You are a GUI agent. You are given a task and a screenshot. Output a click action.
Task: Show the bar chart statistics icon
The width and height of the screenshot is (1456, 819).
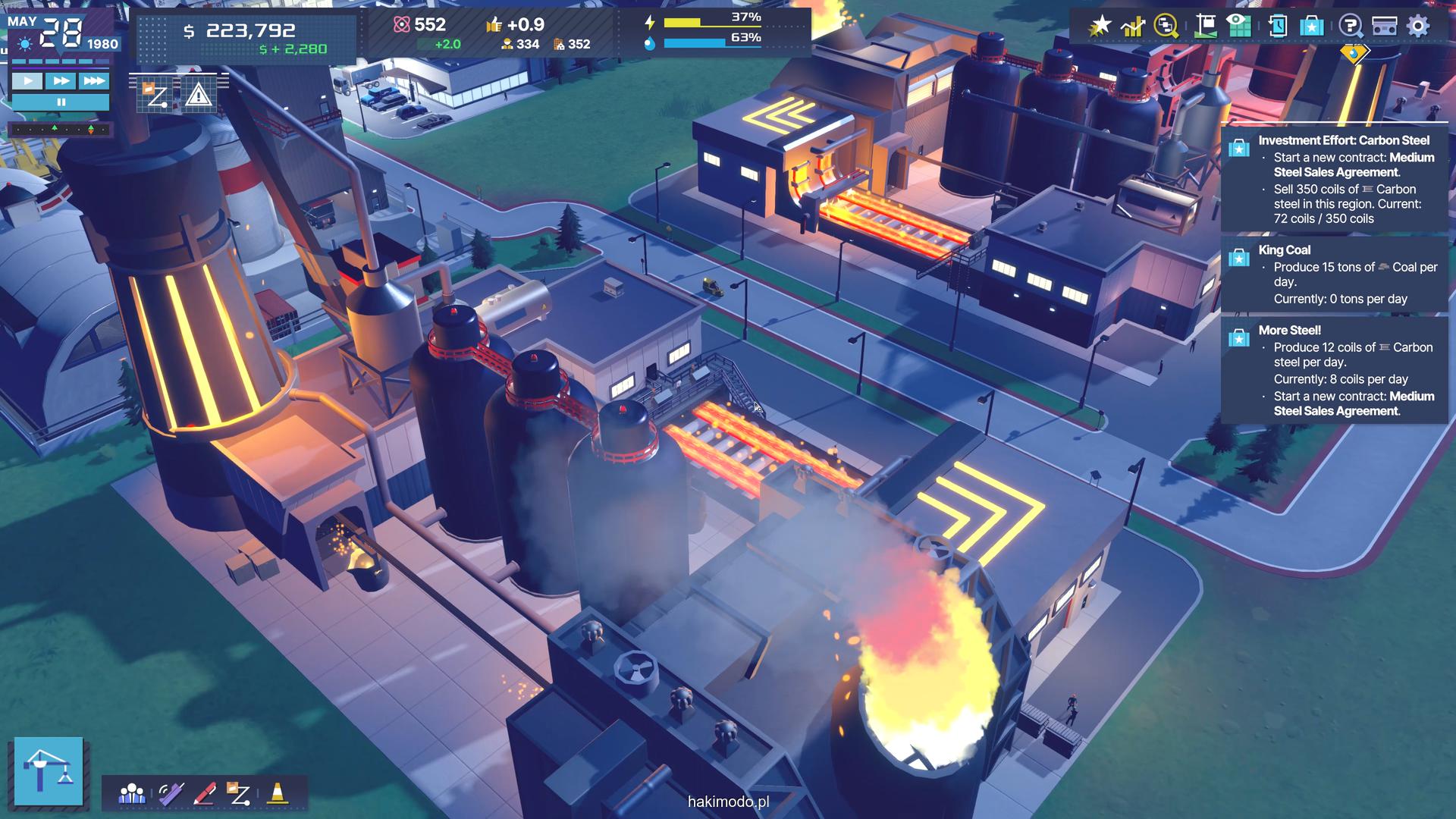pos(1133,27)
